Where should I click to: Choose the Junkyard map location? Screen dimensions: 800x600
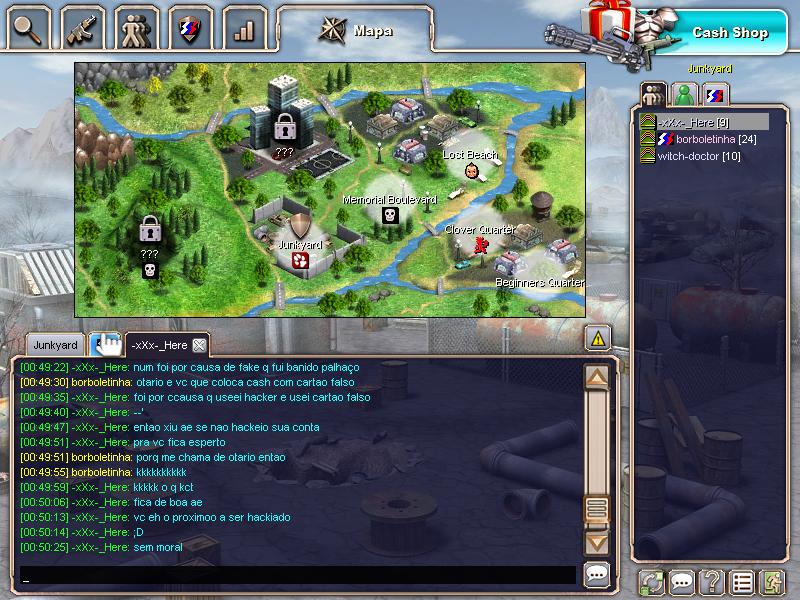coord(299,259)
